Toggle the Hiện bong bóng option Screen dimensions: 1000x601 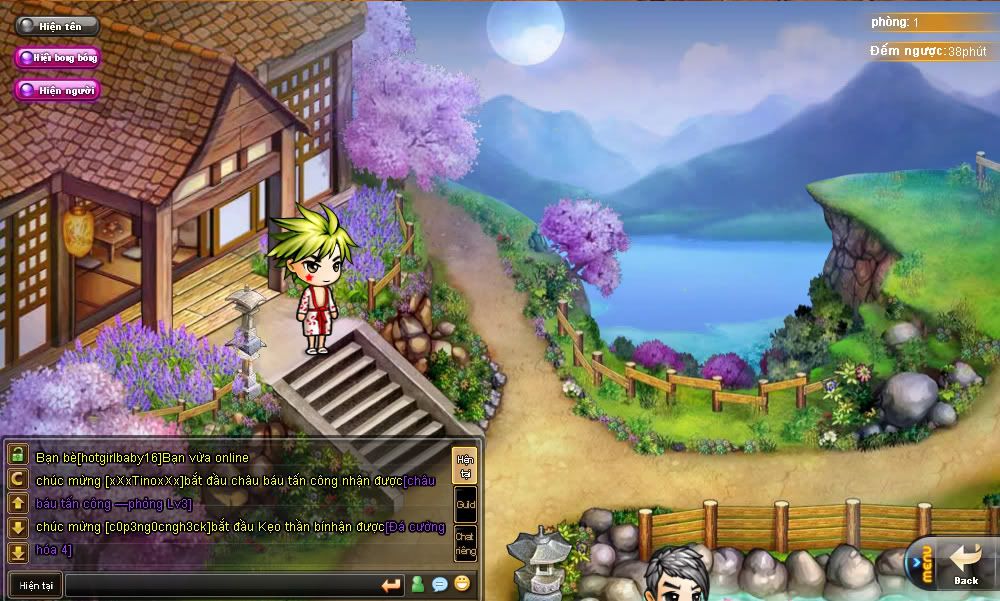tap(57, 58)
